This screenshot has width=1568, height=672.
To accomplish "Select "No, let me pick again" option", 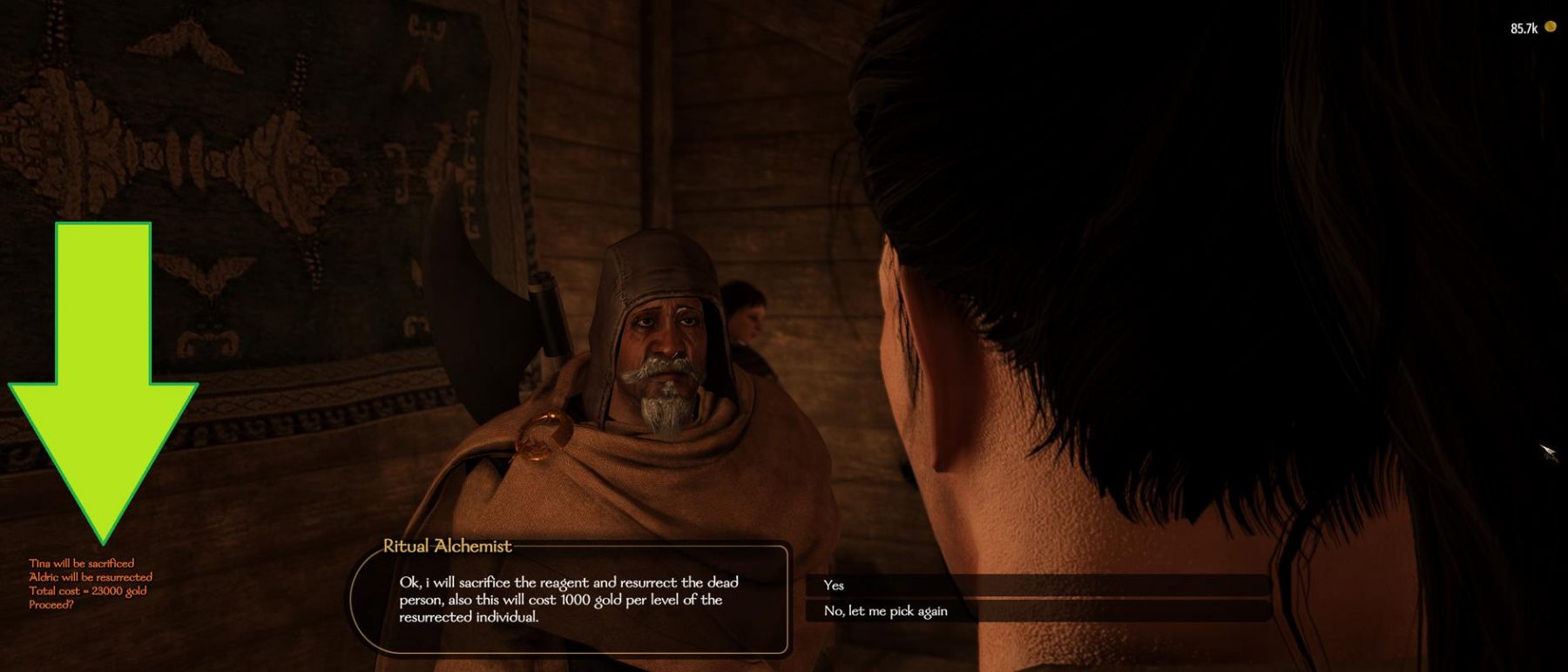I will (885, 611).
